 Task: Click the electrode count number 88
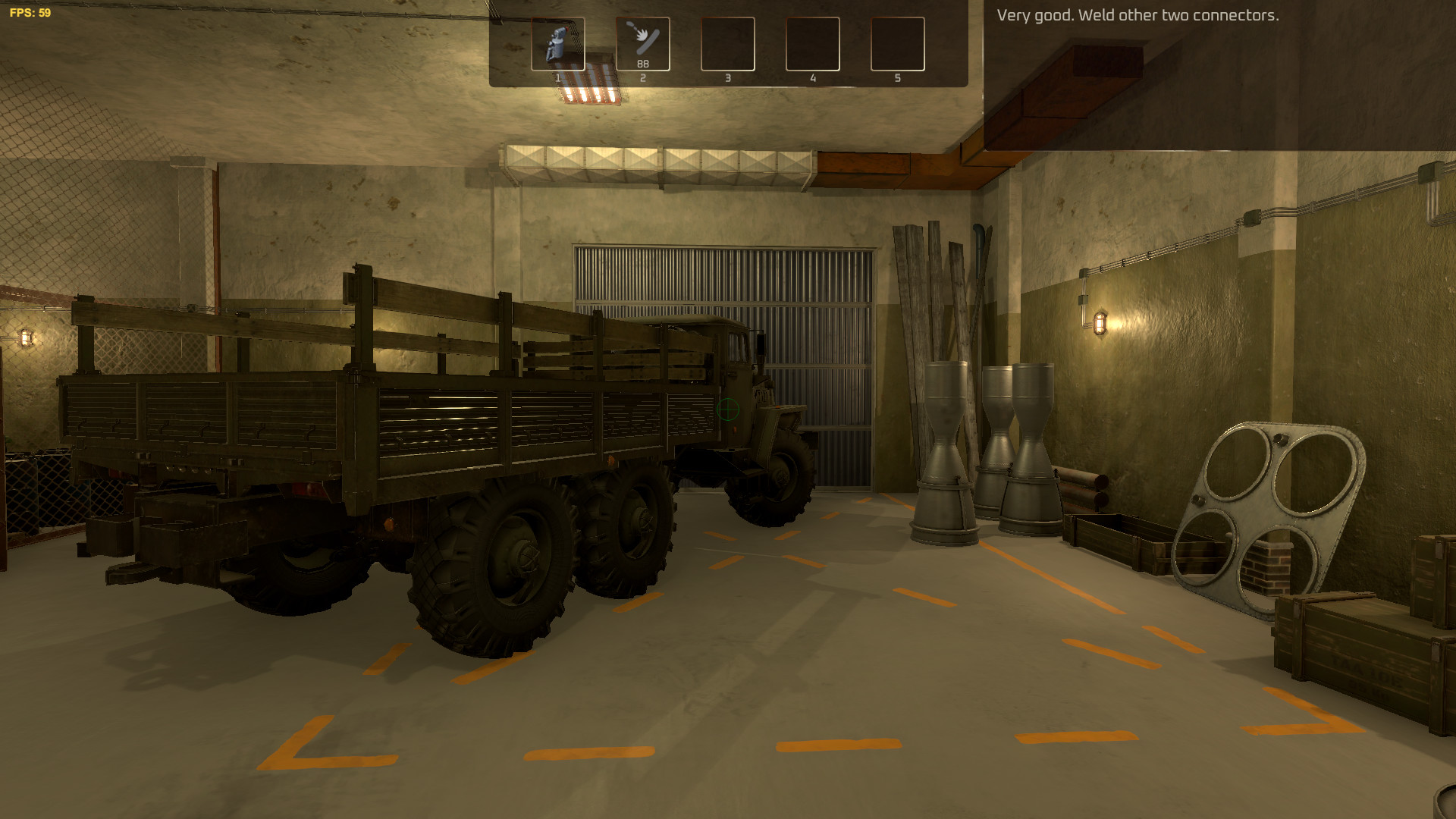(643, 64)
